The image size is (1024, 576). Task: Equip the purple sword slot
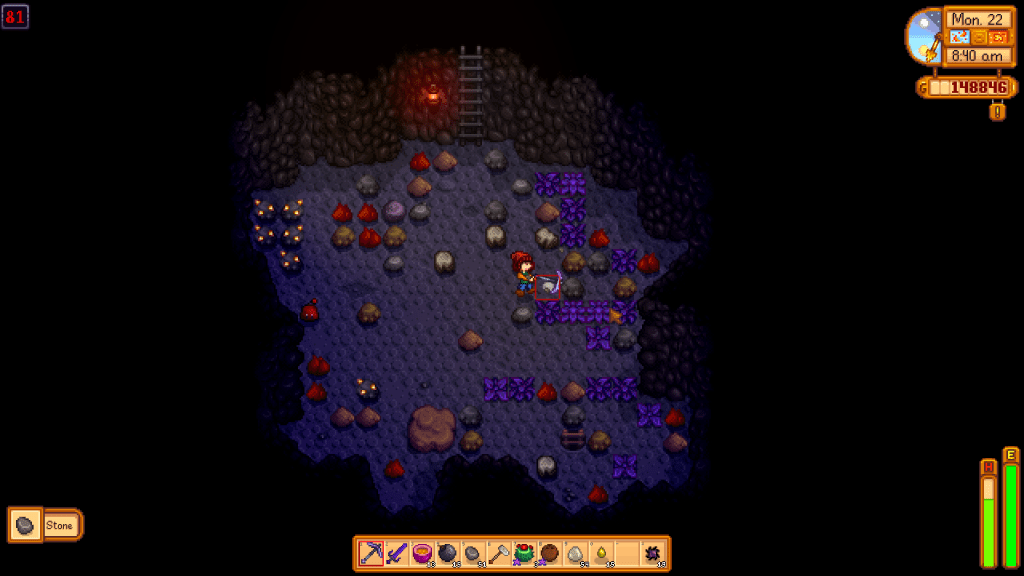pyautogui.click(x=397, y=553)
